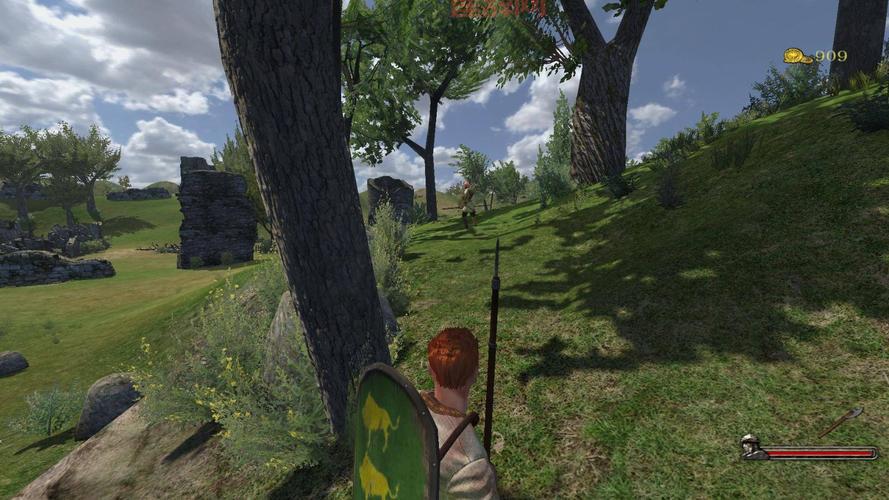Click the equipped axe weapon icon
This screenshot has height=500, width=889.
pyautogui.click(x=840, y=422)
